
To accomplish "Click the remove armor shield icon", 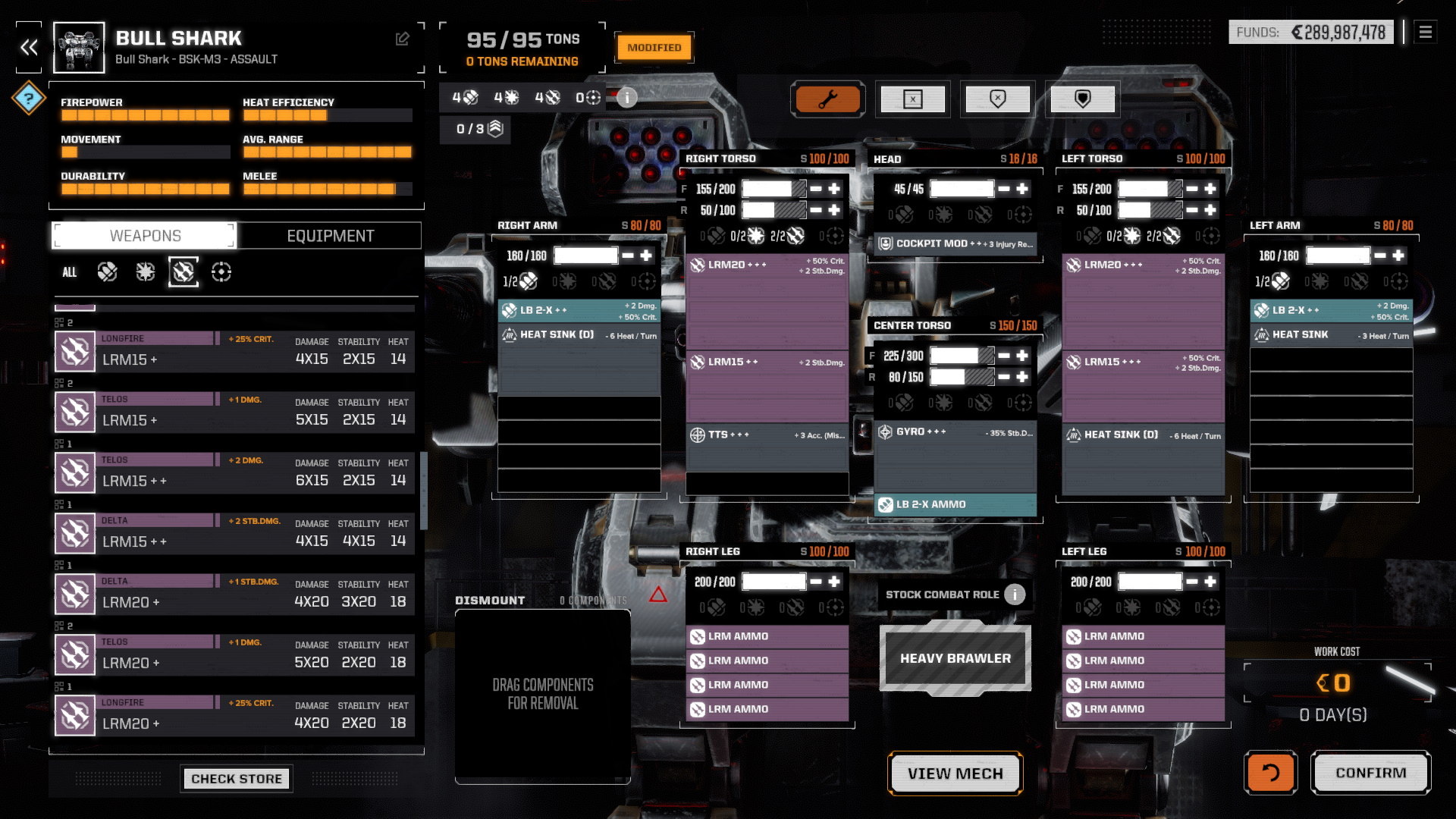I will 997,99.
